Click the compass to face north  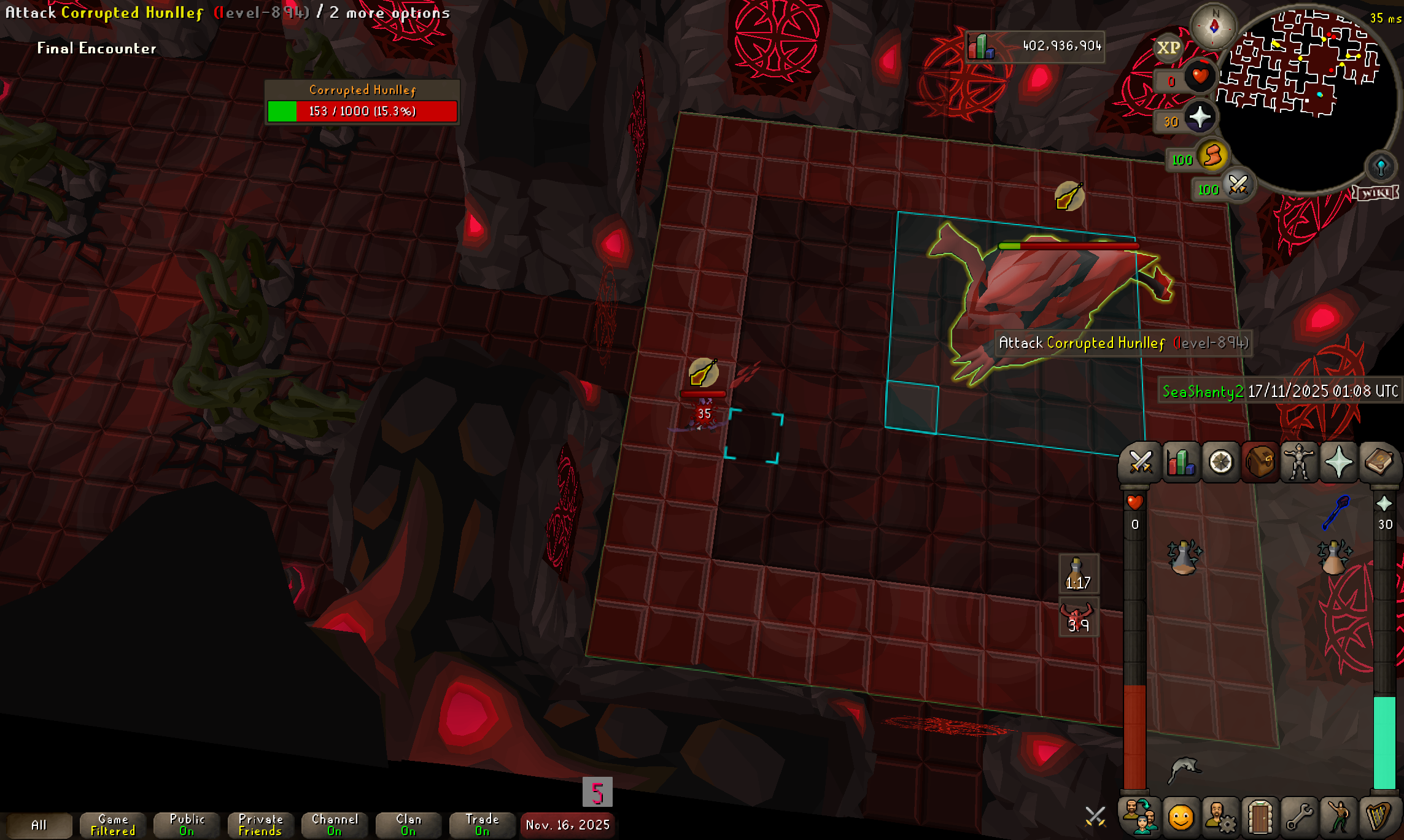point(1214,26)
